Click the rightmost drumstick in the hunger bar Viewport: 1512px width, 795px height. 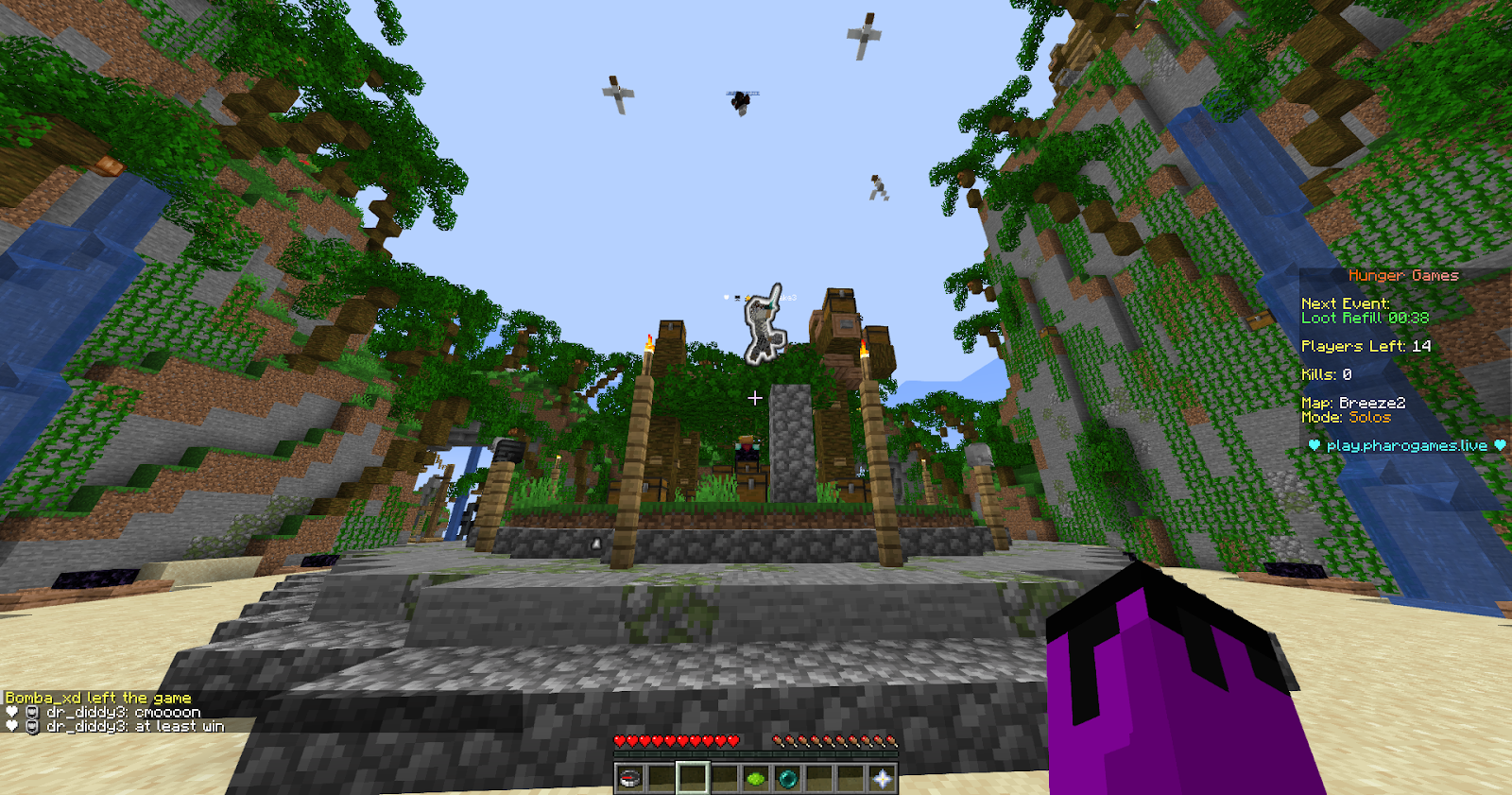[x=890, y=741]
